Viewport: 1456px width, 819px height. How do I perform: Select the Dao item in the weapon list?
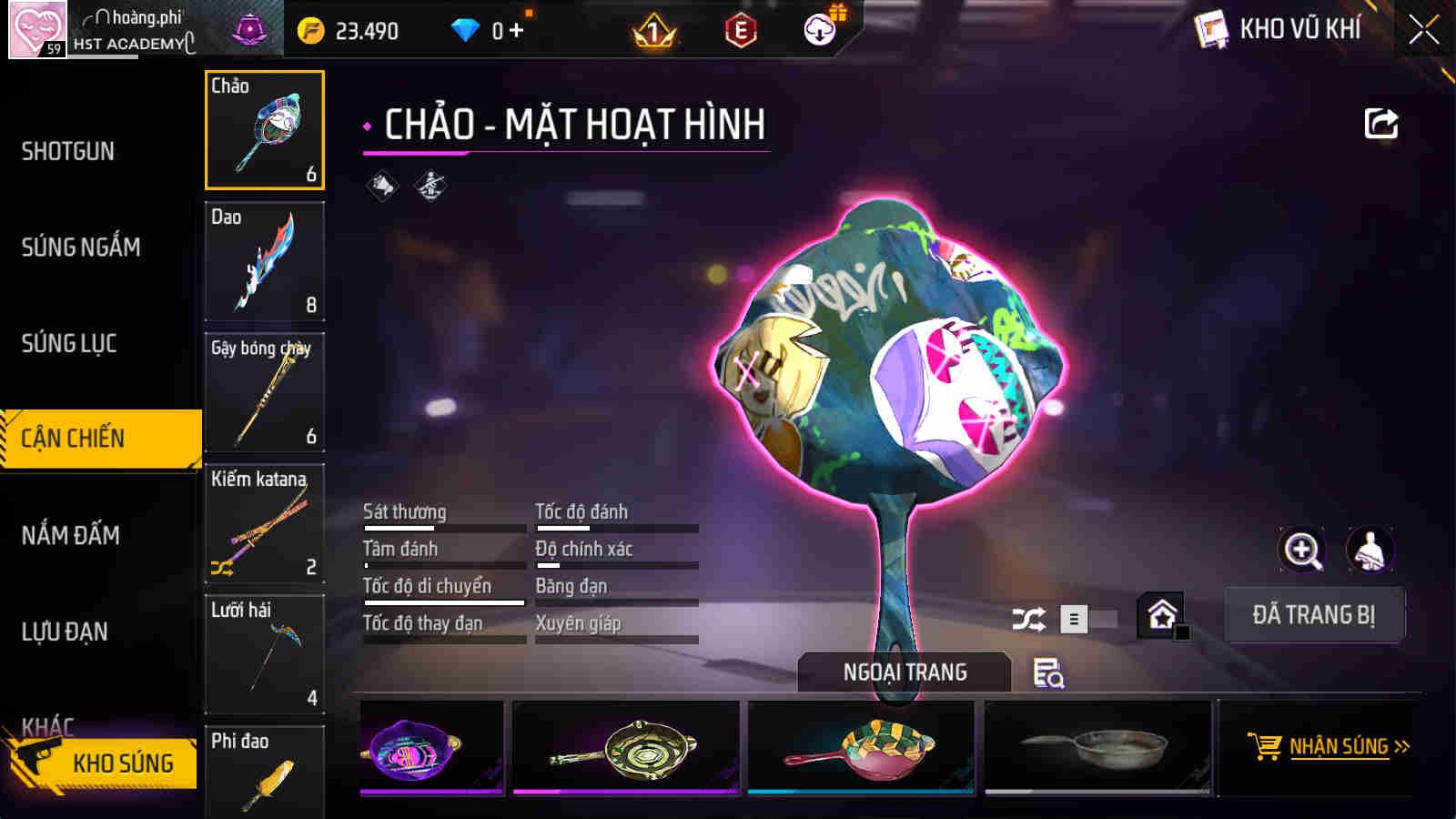[x=265, y=262]
